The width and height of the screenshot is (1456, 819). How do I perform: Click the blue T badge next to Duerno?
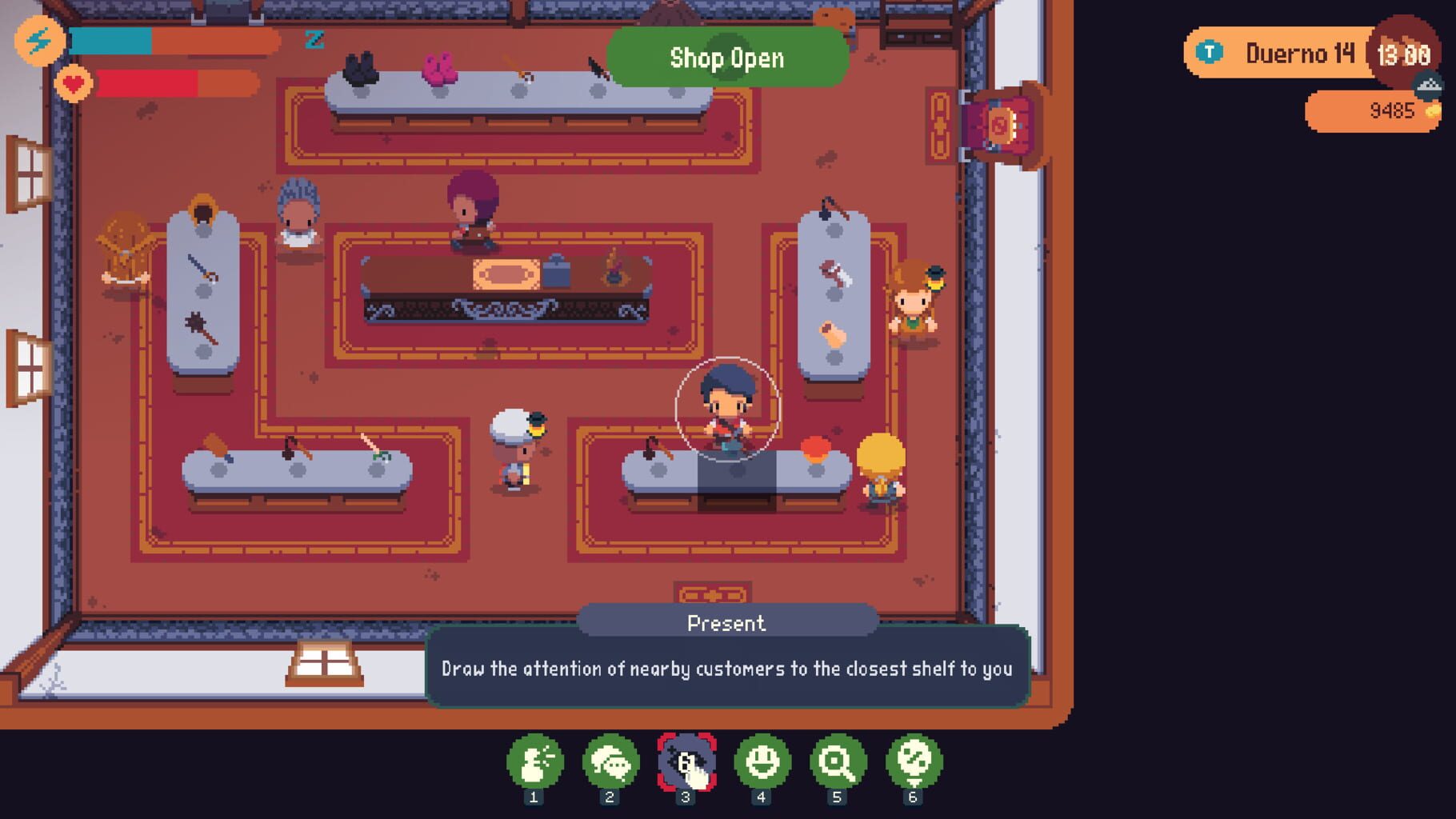pos(1210,50)
